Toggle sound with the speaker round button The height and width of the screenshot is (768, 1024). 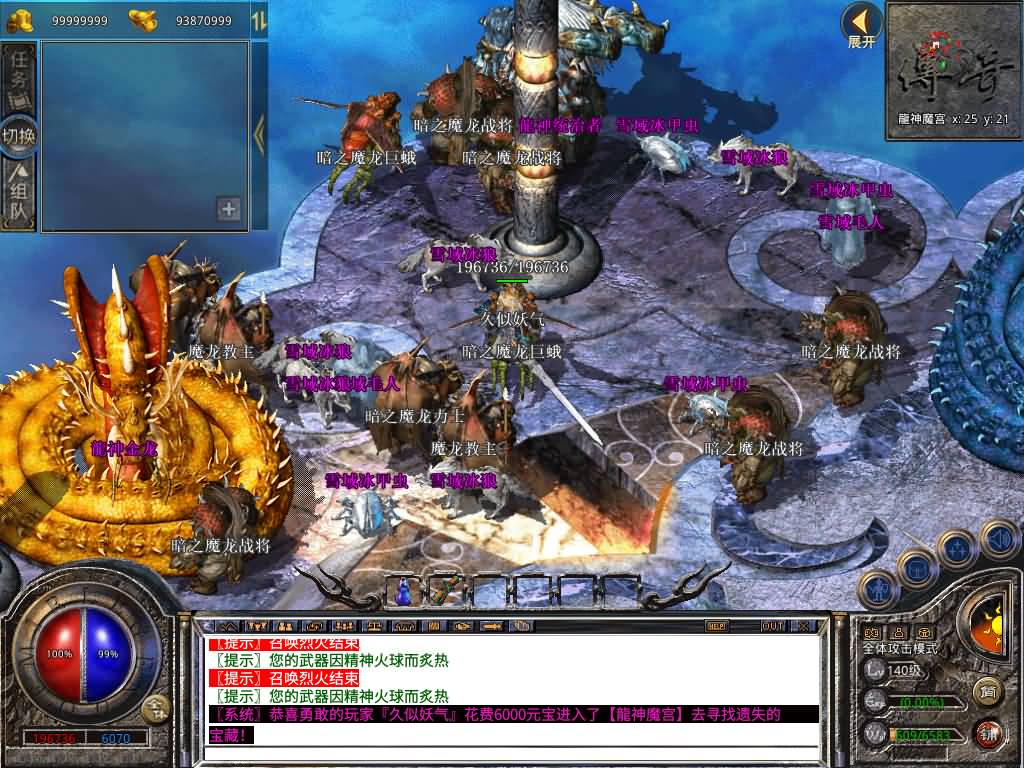[x=998, y=539]
